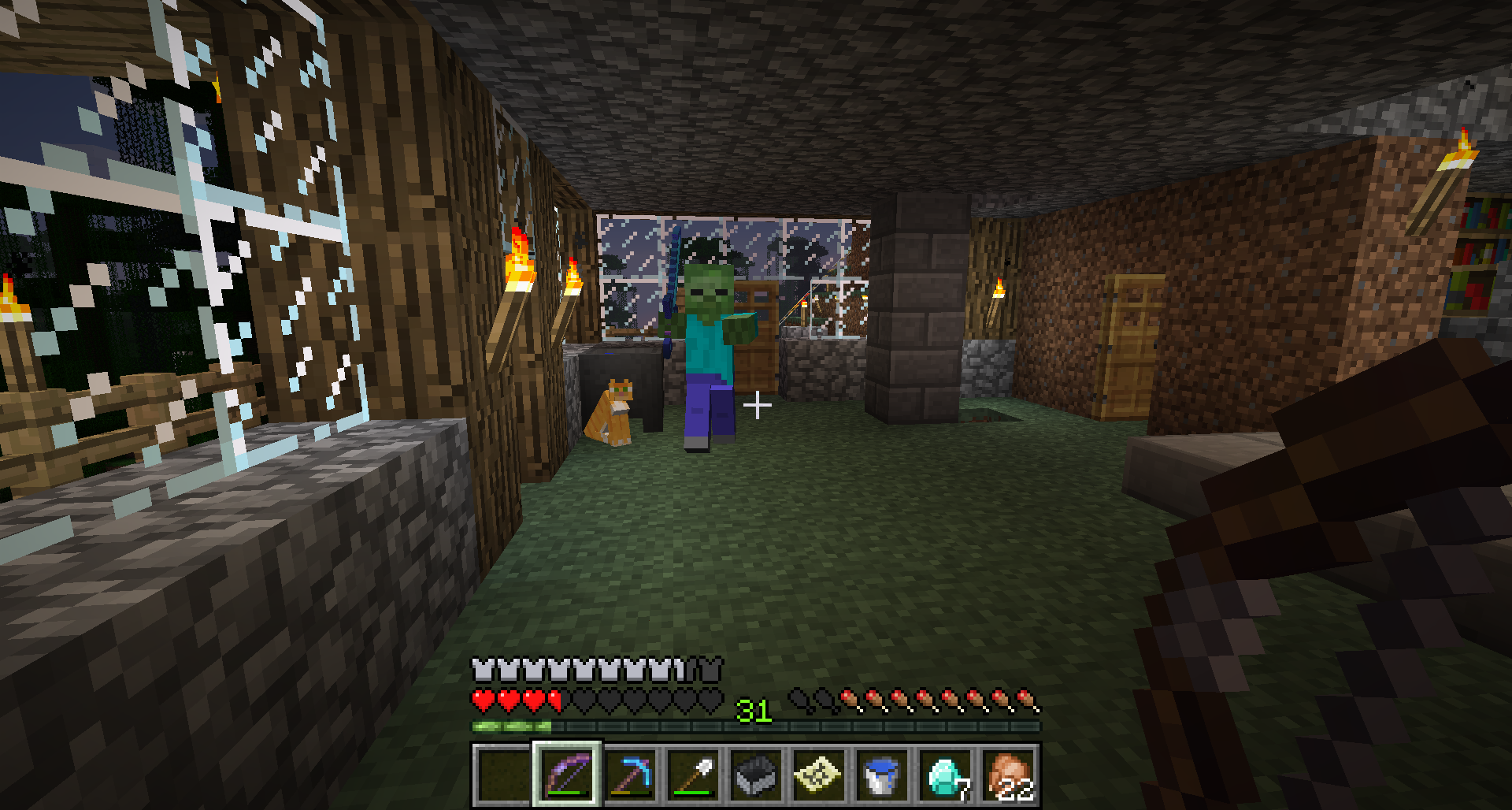
Task: Select the diamond pickaxe slot
Action: tap(631, 775)
